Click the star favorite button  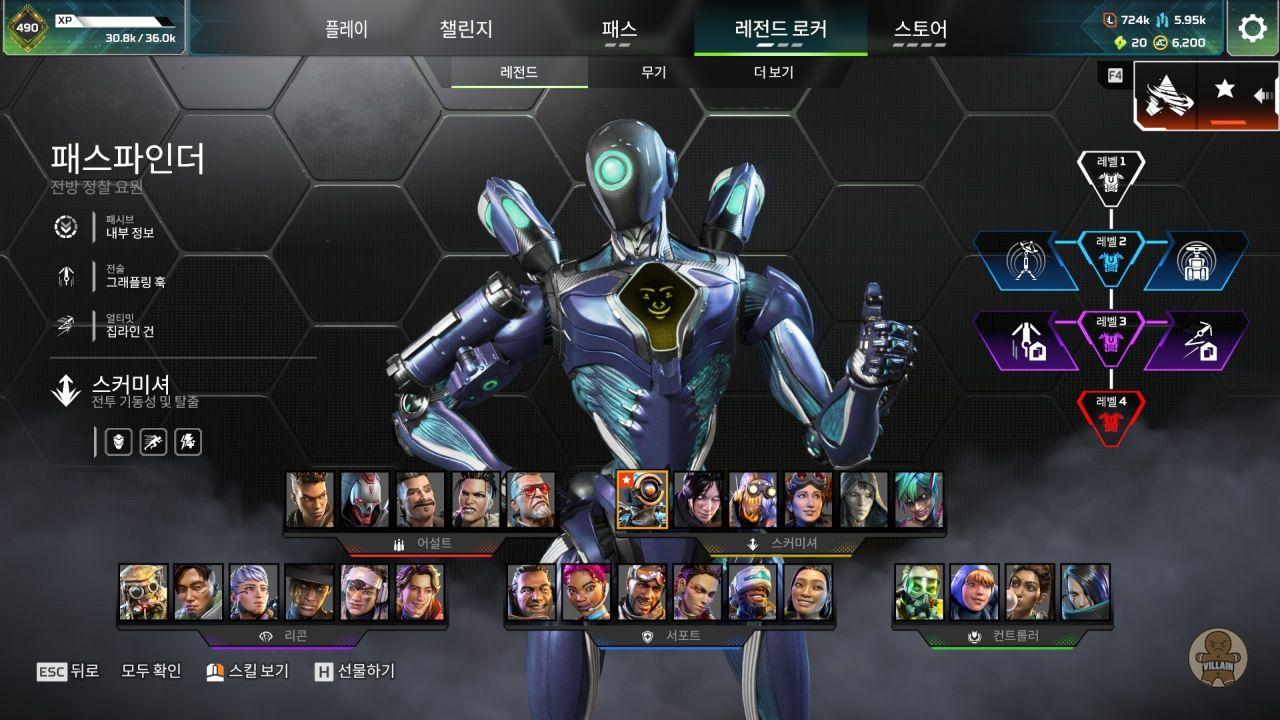1224,90
